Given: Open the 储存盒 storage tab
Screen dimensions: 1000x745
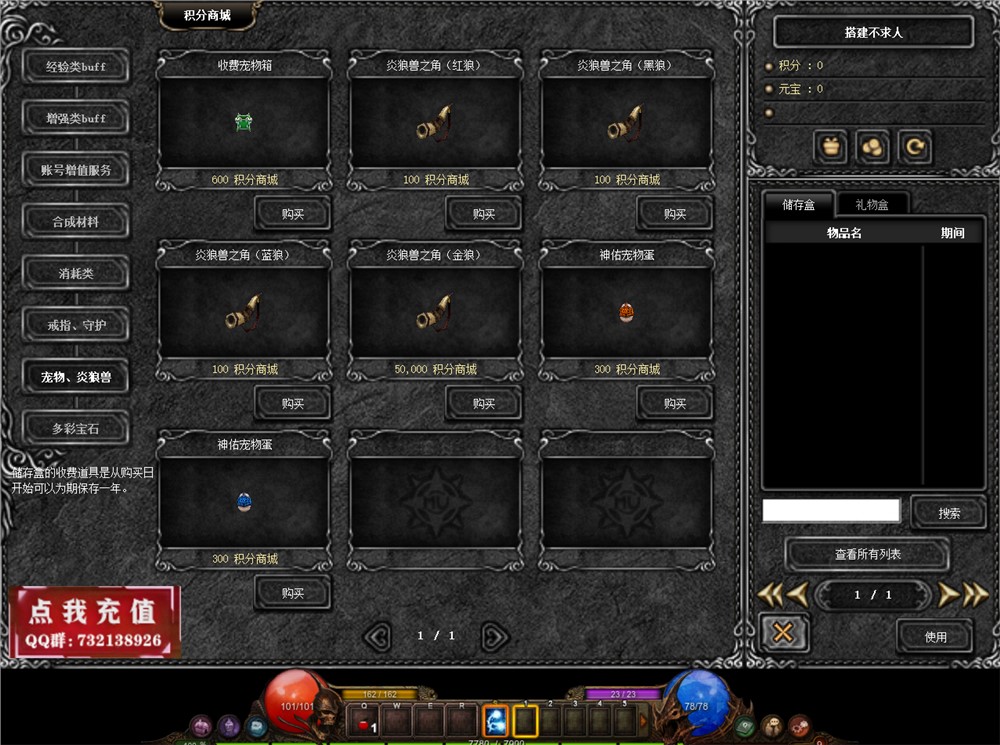Looking at the screenshot, I should tap(799, 205).
